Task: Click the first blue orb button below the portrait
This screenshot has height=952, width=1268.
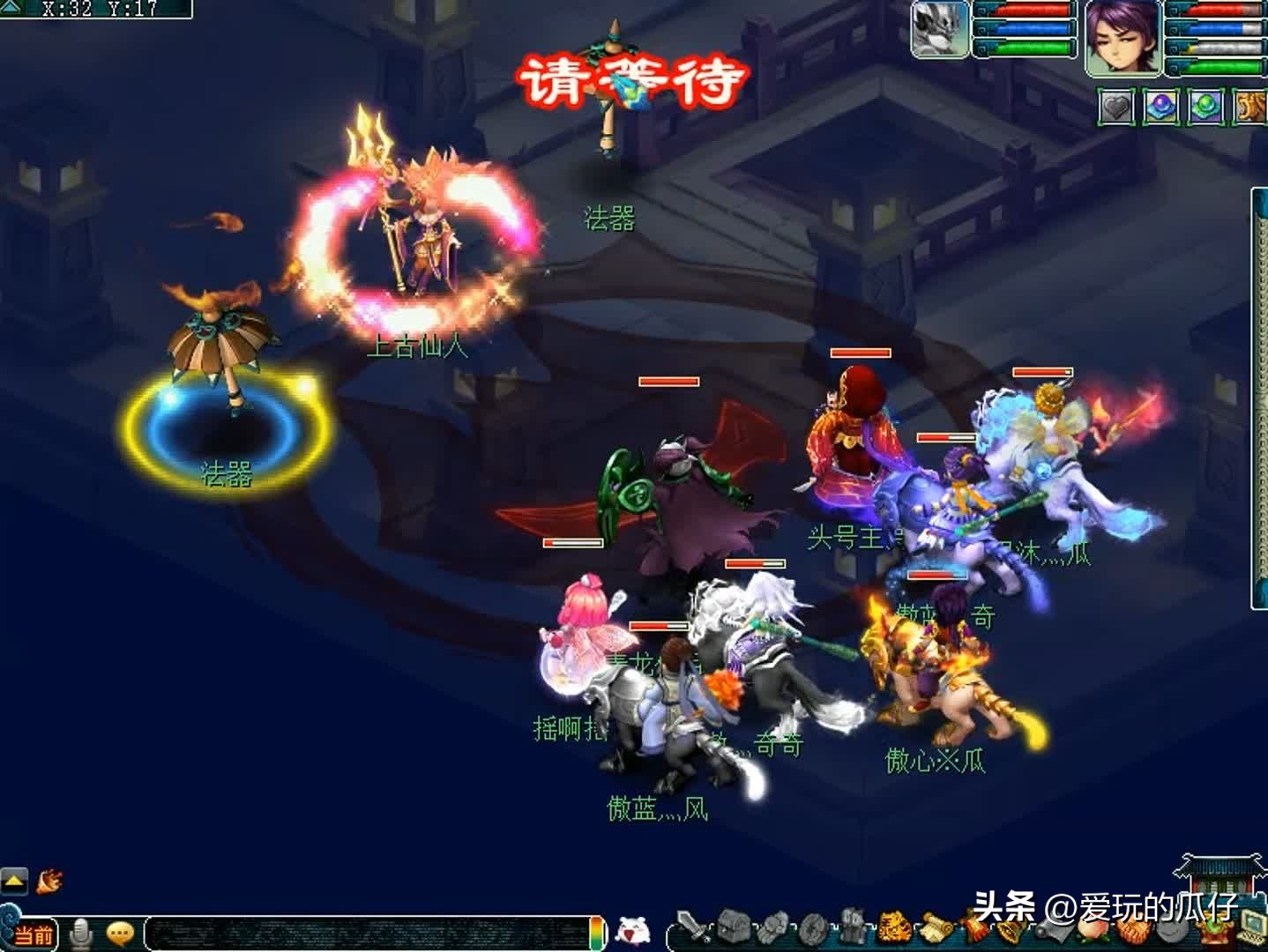Action: click(1160, 106)
